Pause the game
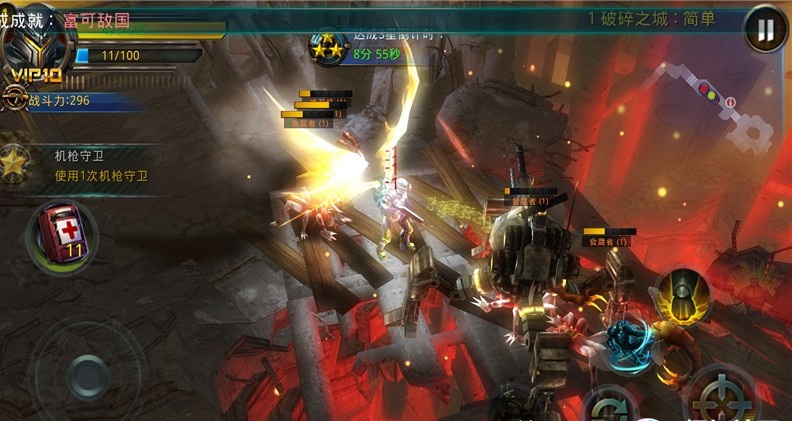Viewport: 792px width, 421px height. point(766,30)
